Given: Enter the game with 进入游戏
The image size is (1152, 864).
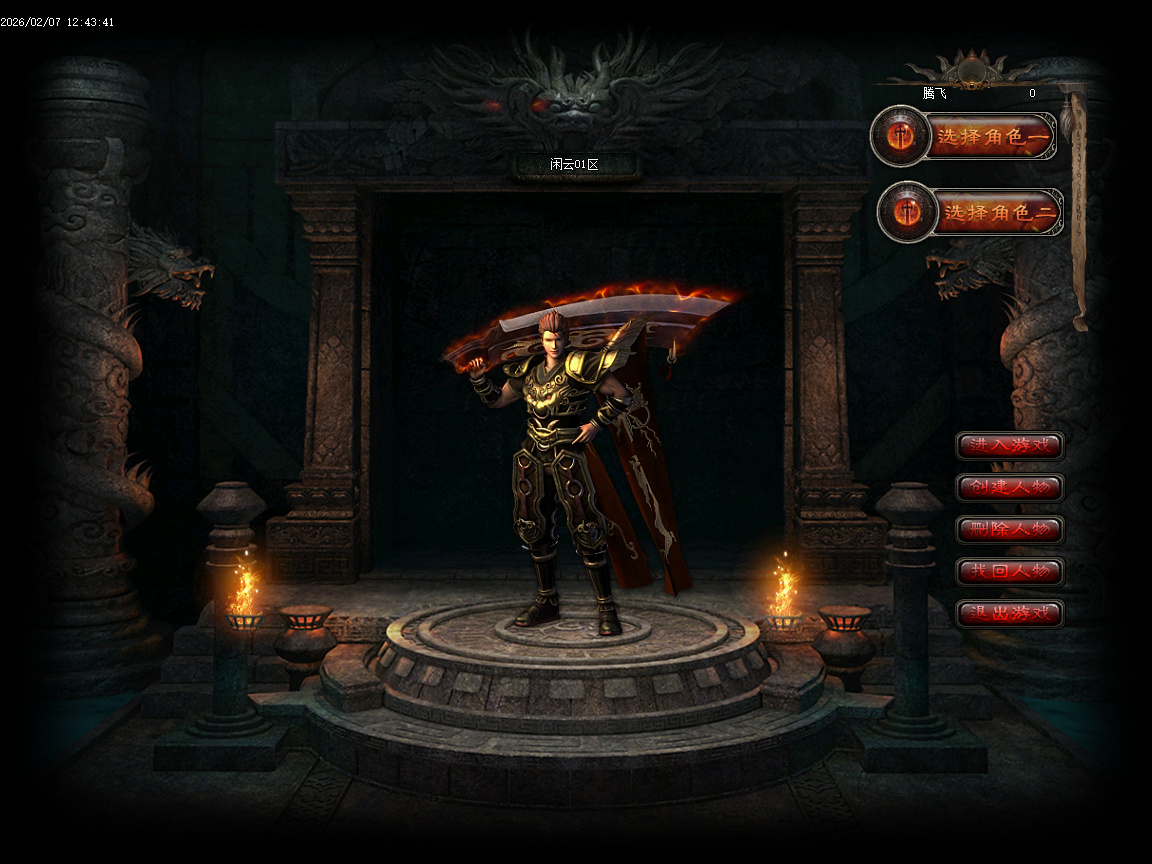Looking at the screenshot, I should pos(1009,446).
